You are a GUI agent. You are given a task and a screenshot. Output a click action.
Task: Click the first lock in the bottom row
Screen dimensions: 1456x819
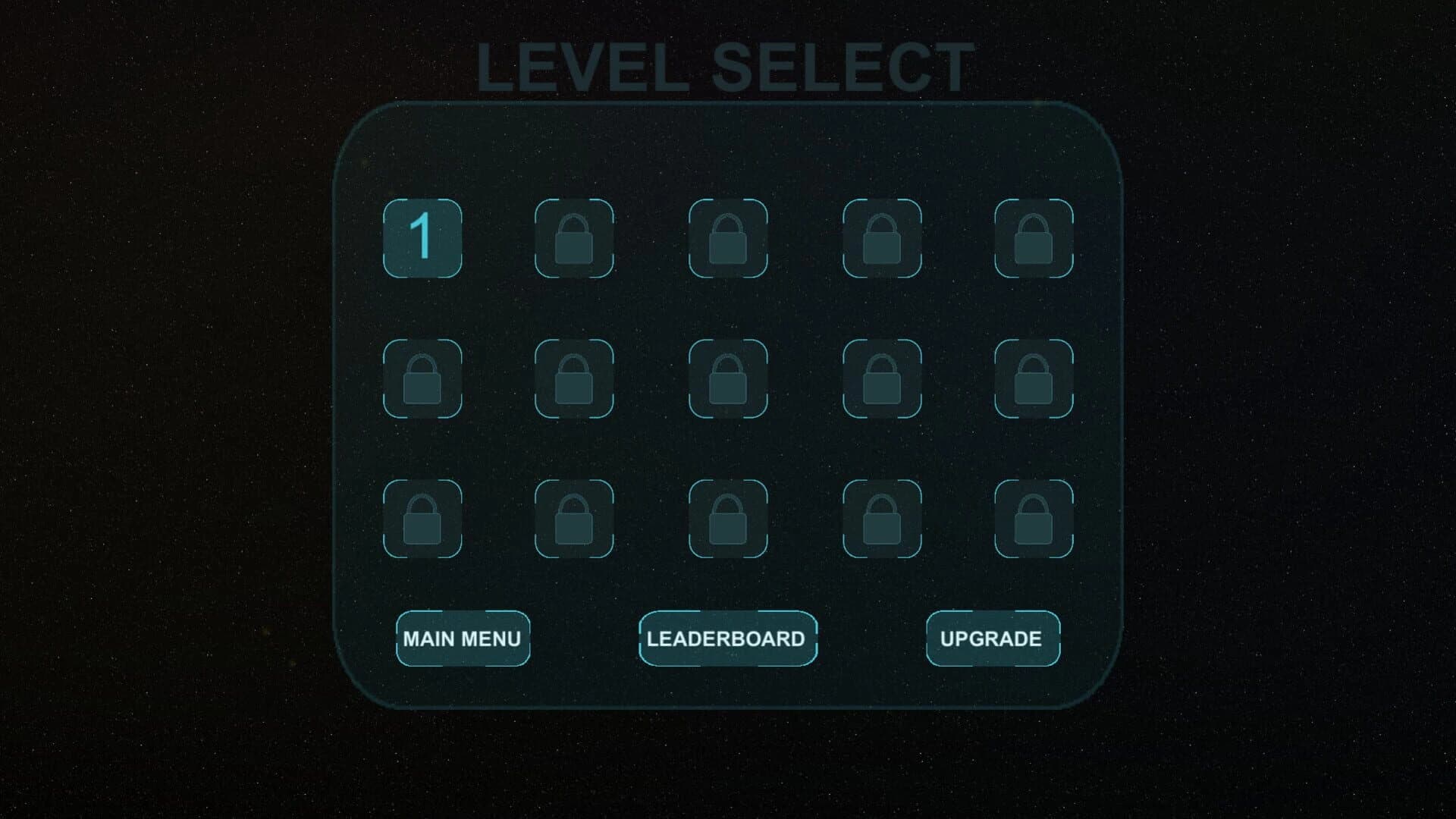tap(423, 519)
